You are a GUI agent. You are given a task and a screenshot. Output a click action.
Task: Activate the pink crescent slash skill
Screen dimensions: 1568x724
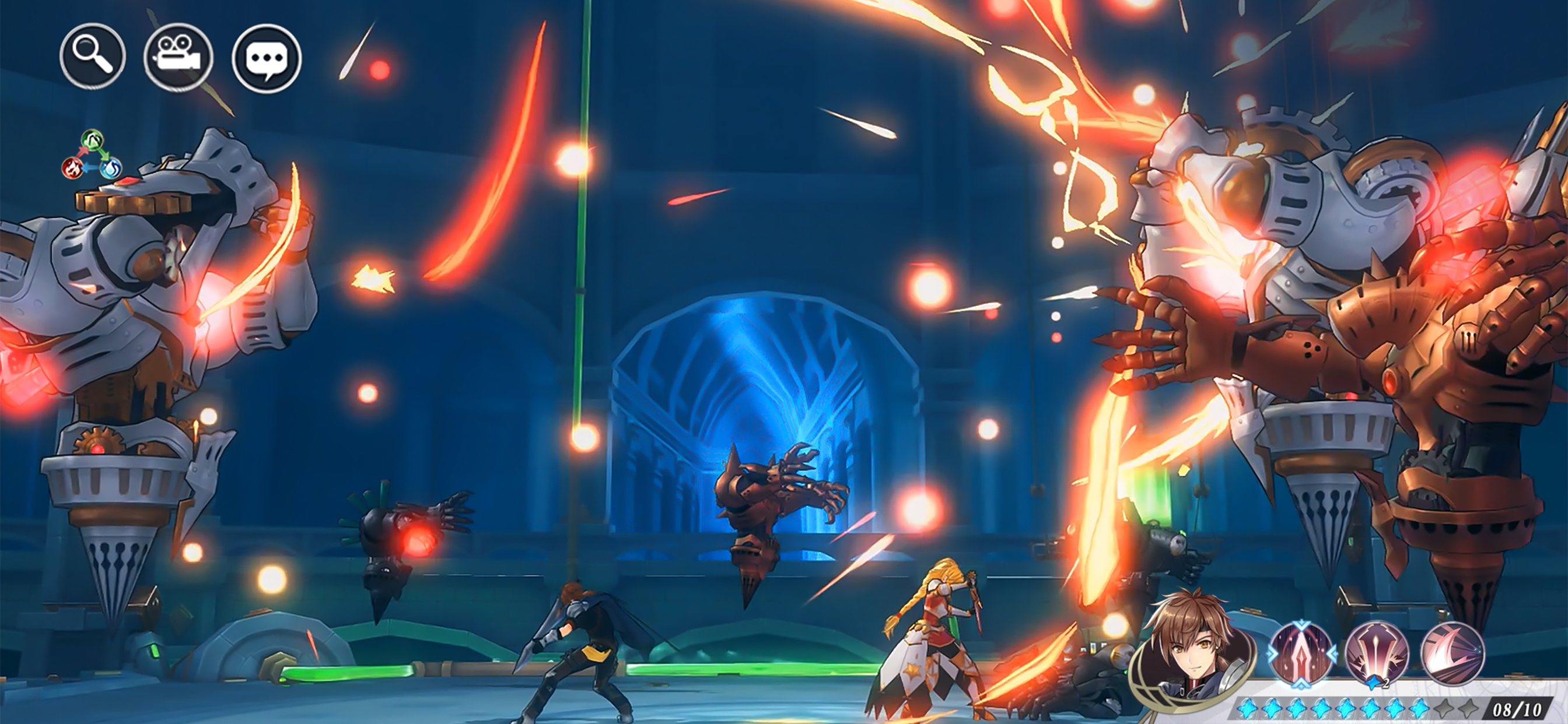[1452, 654]
